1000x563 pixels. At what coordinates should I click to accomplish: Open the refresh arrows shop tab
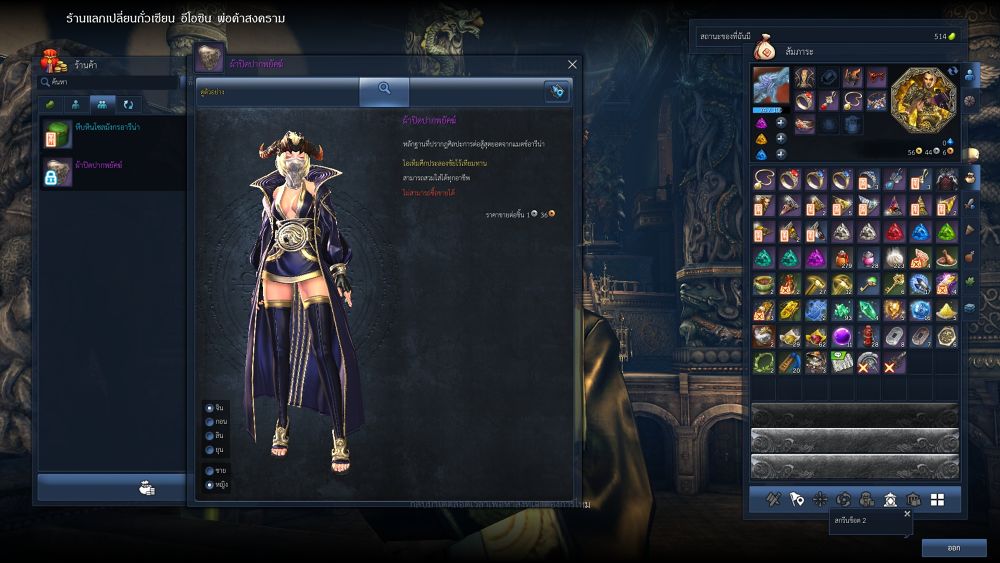(128, 104)
